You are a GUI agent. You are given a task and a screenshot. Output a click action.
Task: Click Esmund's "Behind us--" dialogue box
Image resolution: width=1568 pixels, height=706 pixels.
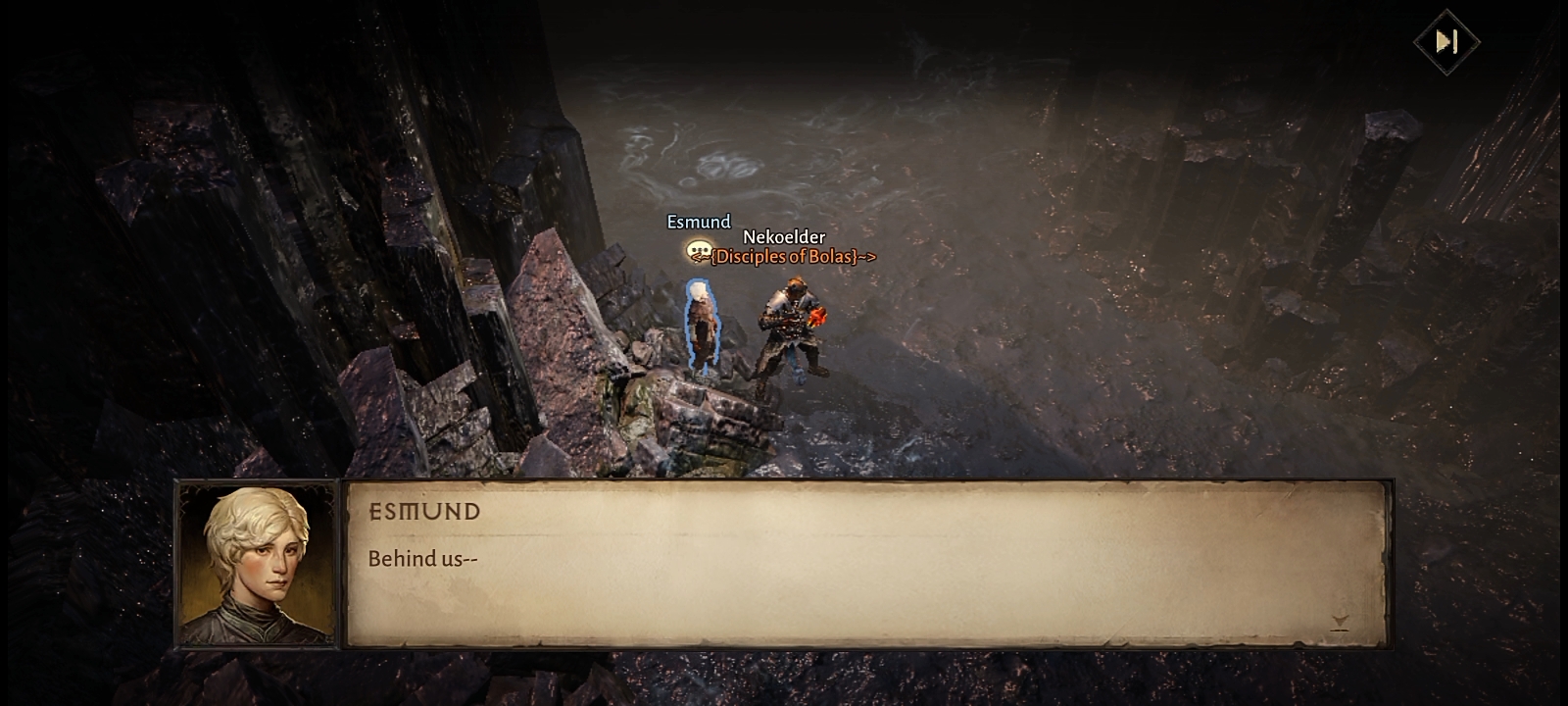click(866, 563)
